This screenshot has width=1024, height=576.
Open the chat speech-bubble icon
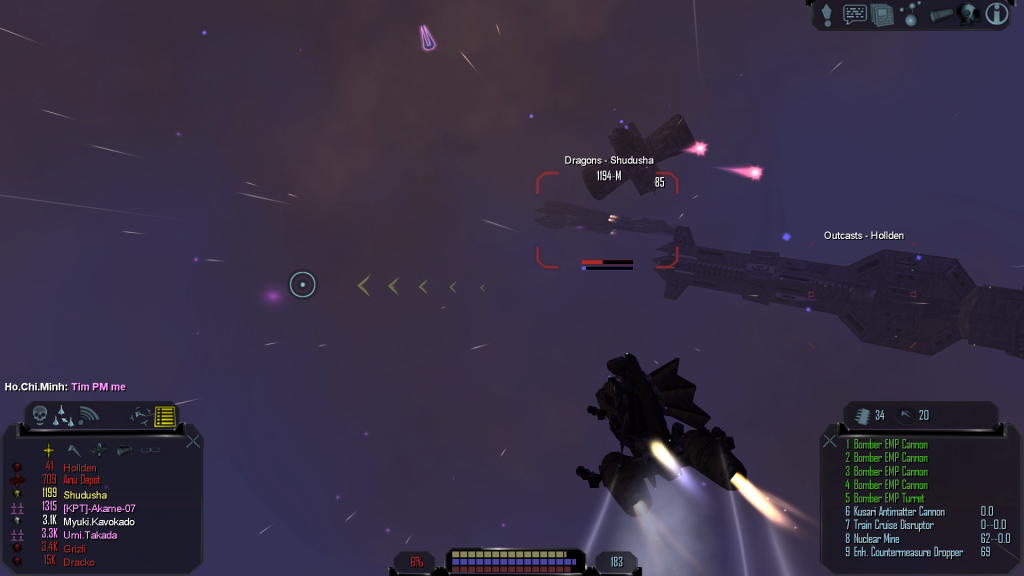(x=855, y=14)
